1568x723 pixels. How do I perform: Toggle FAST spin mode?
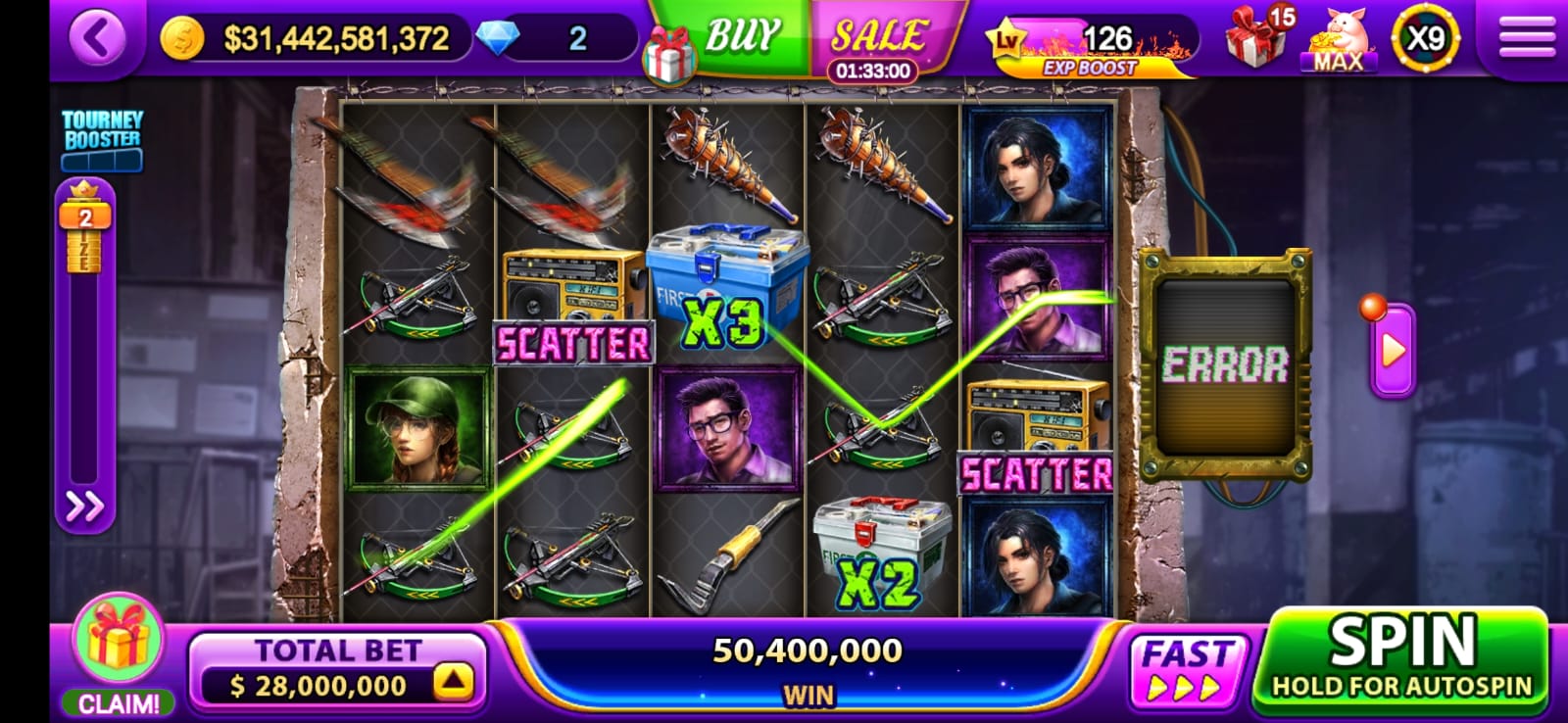[x=1186, y=669]
